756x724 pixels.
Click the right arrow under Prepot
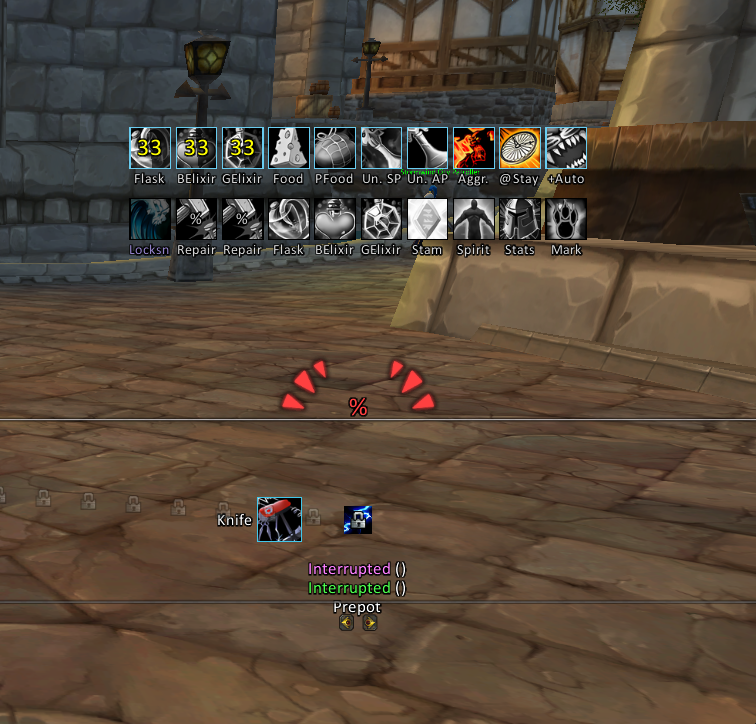pos(370,623)
